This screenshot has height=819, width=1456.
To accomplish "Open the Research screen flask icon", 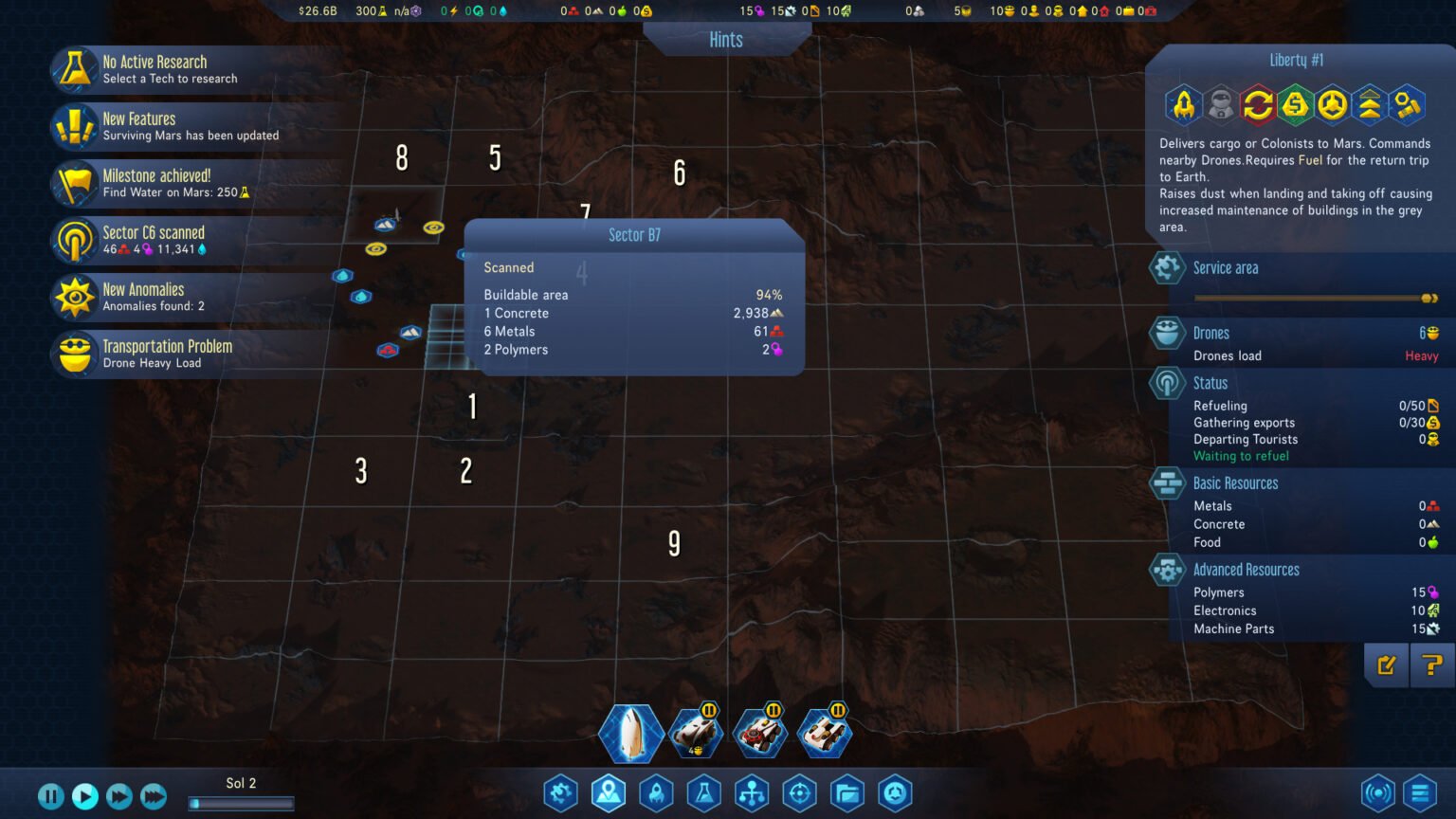I will tap(703, 793).
